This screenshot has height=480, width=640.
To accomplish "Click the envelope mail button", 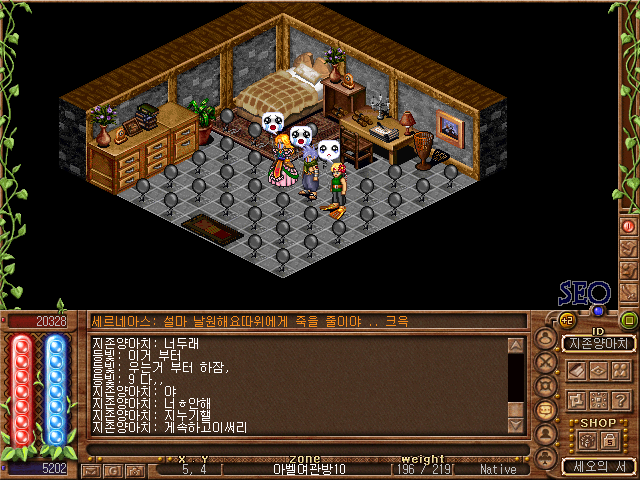I will click(89, 469).
